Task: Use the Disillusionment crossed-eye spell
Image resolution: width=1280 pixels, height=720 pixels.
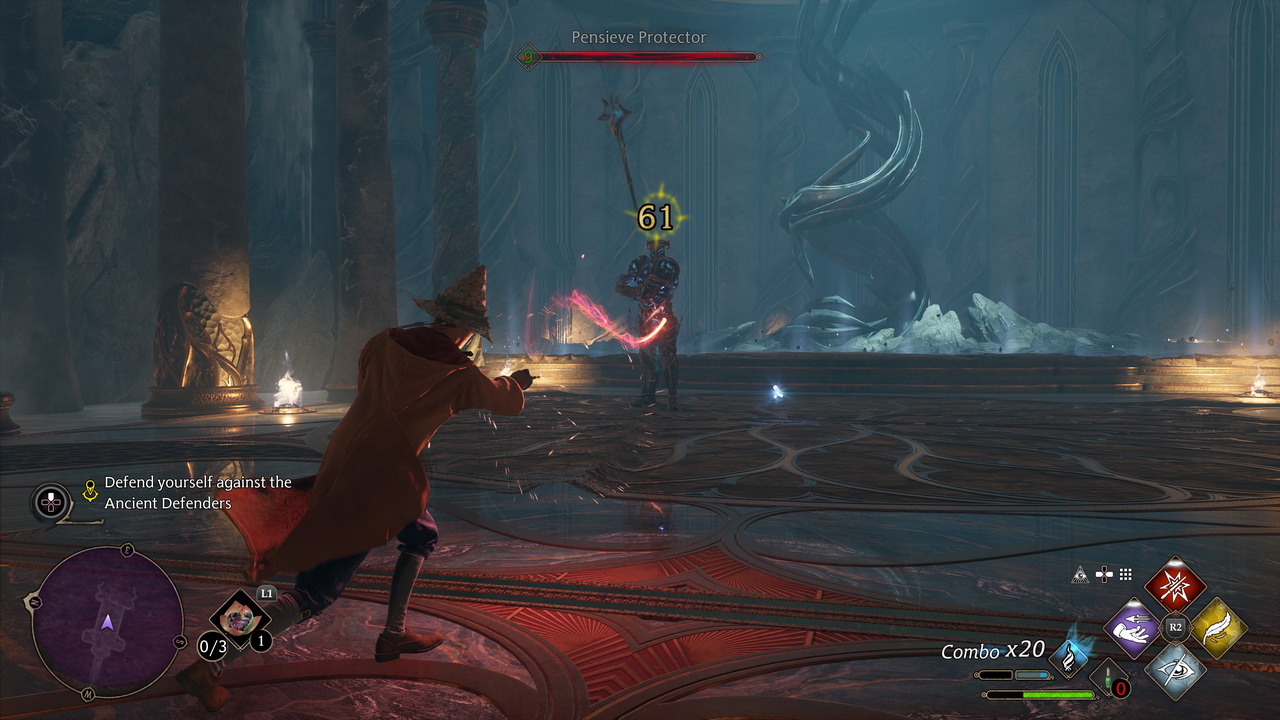Action: [x=1175, y=670]
